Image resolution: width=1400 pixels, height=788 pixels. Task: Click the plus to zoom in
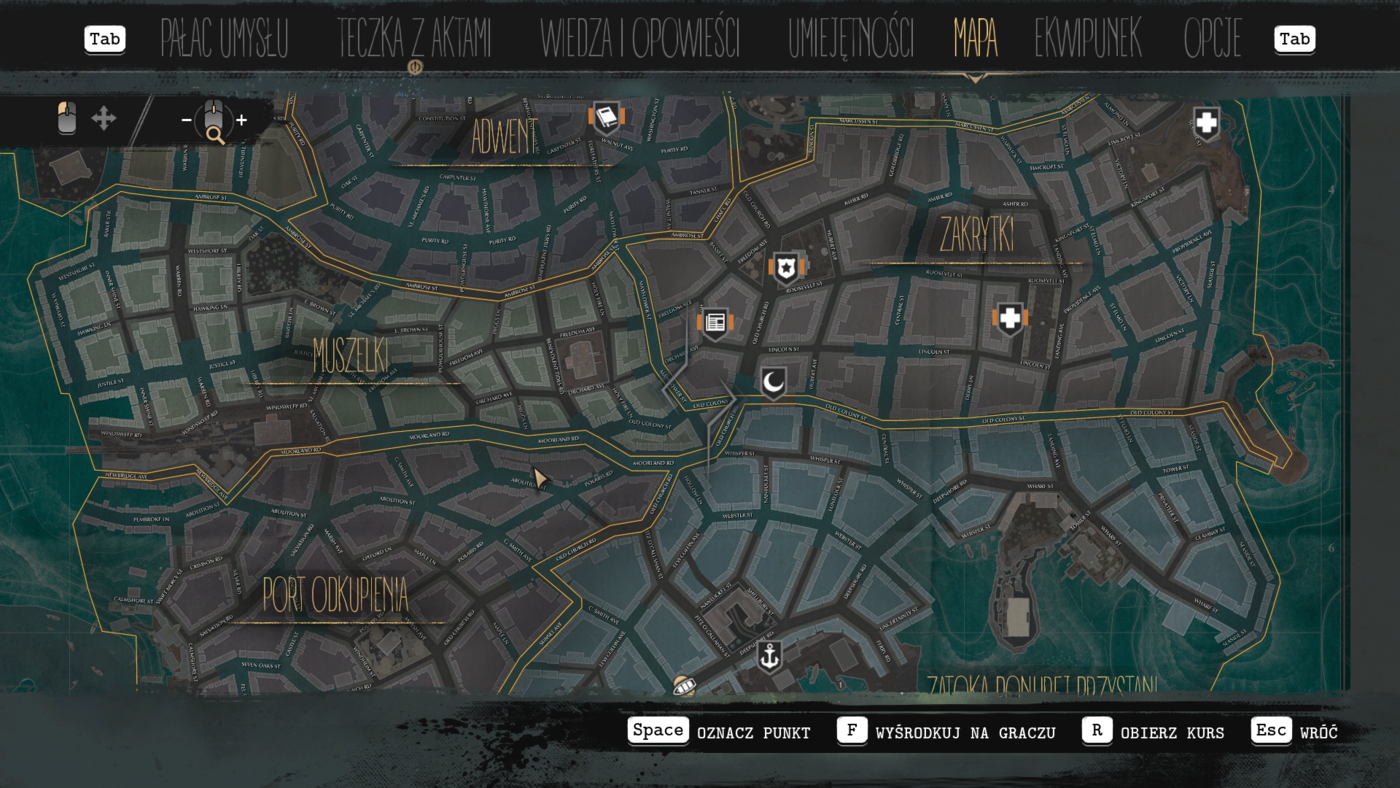tap(241, 119)
